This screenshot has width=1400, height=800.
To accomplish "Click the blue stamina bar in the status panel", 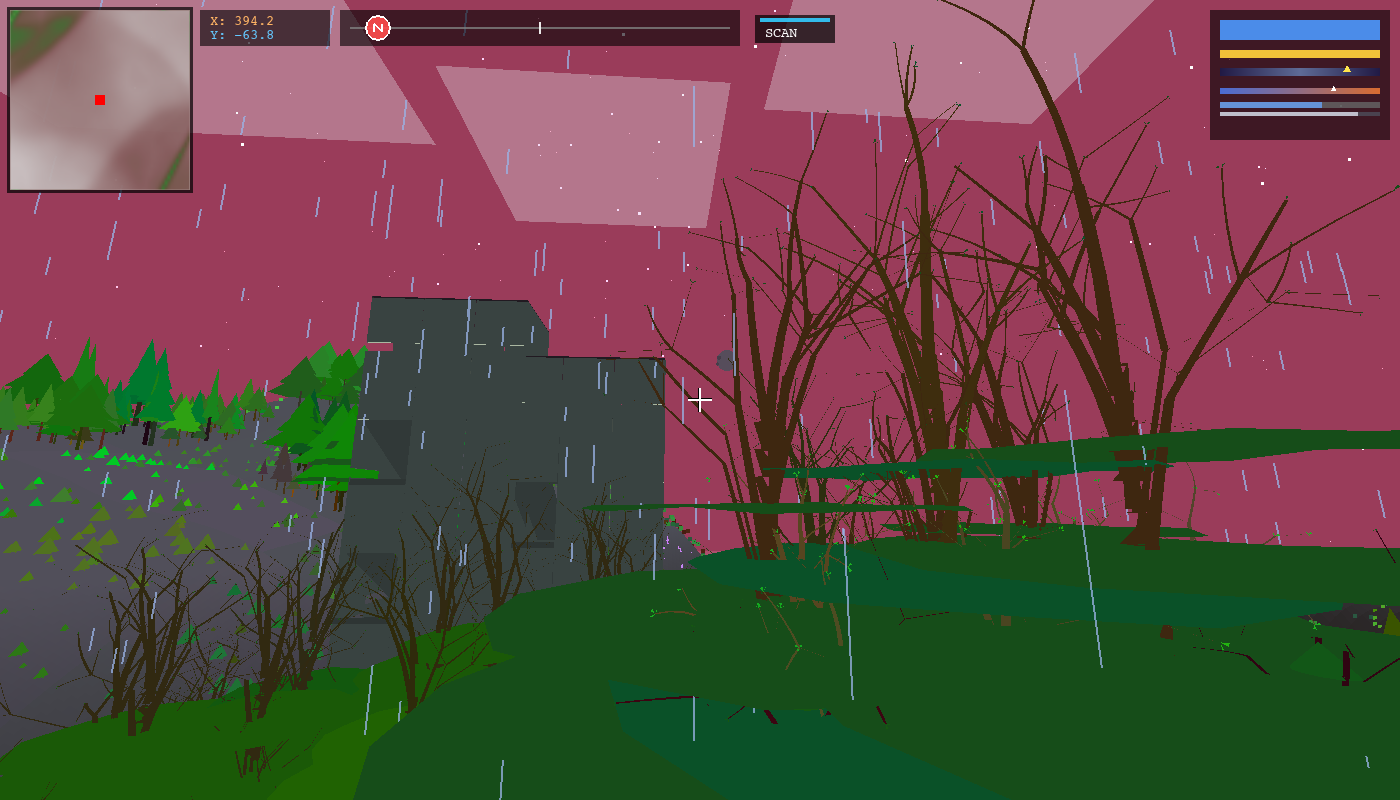I will click(x=1270, y=105).
